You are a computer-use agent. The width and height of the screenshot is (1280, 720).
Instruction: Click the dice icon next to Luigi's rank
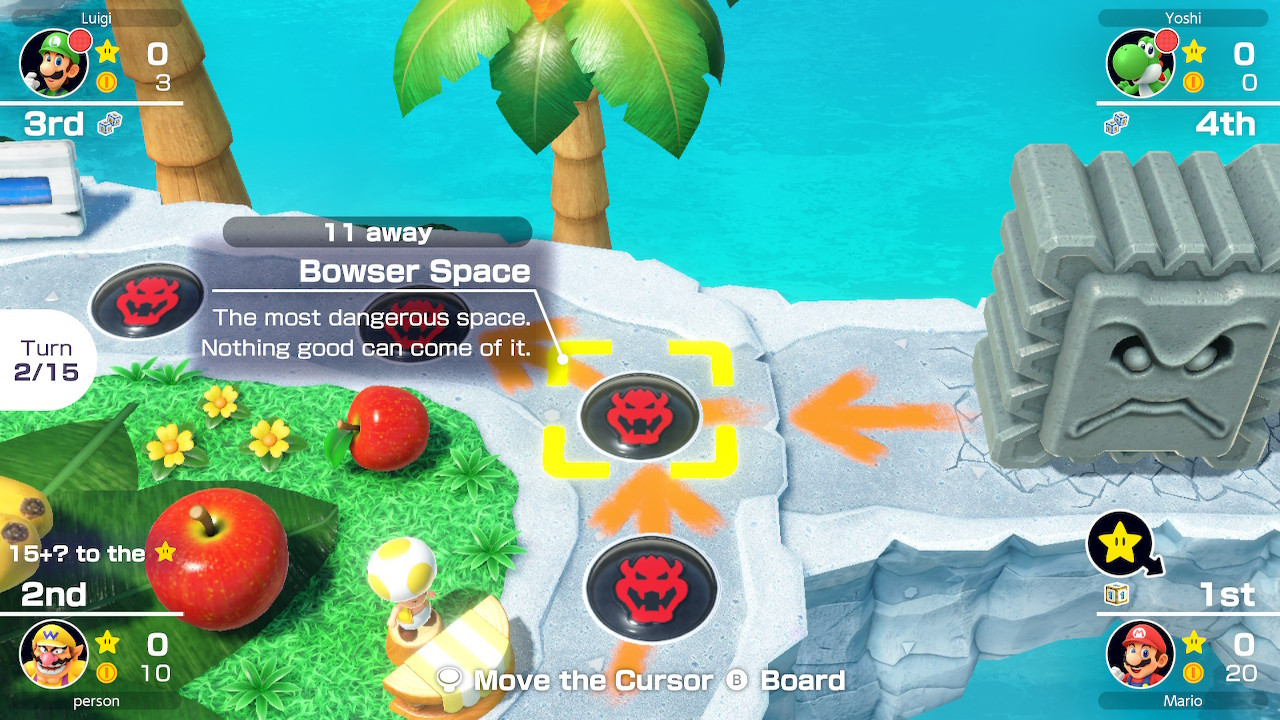pos(108,124)
